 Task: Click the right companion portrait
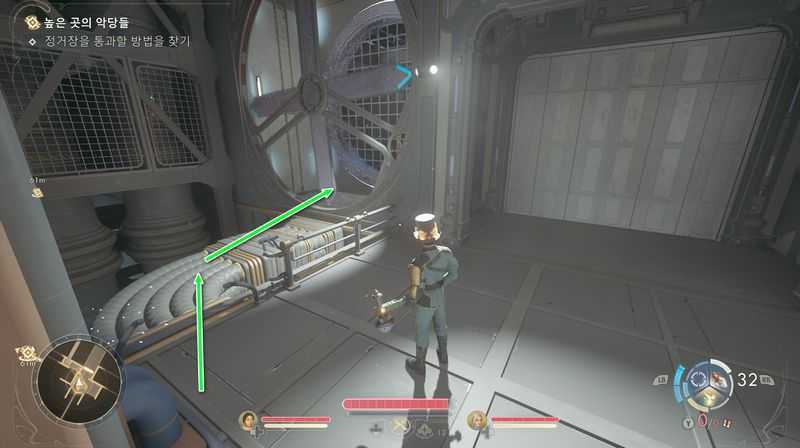click(477, 421)
